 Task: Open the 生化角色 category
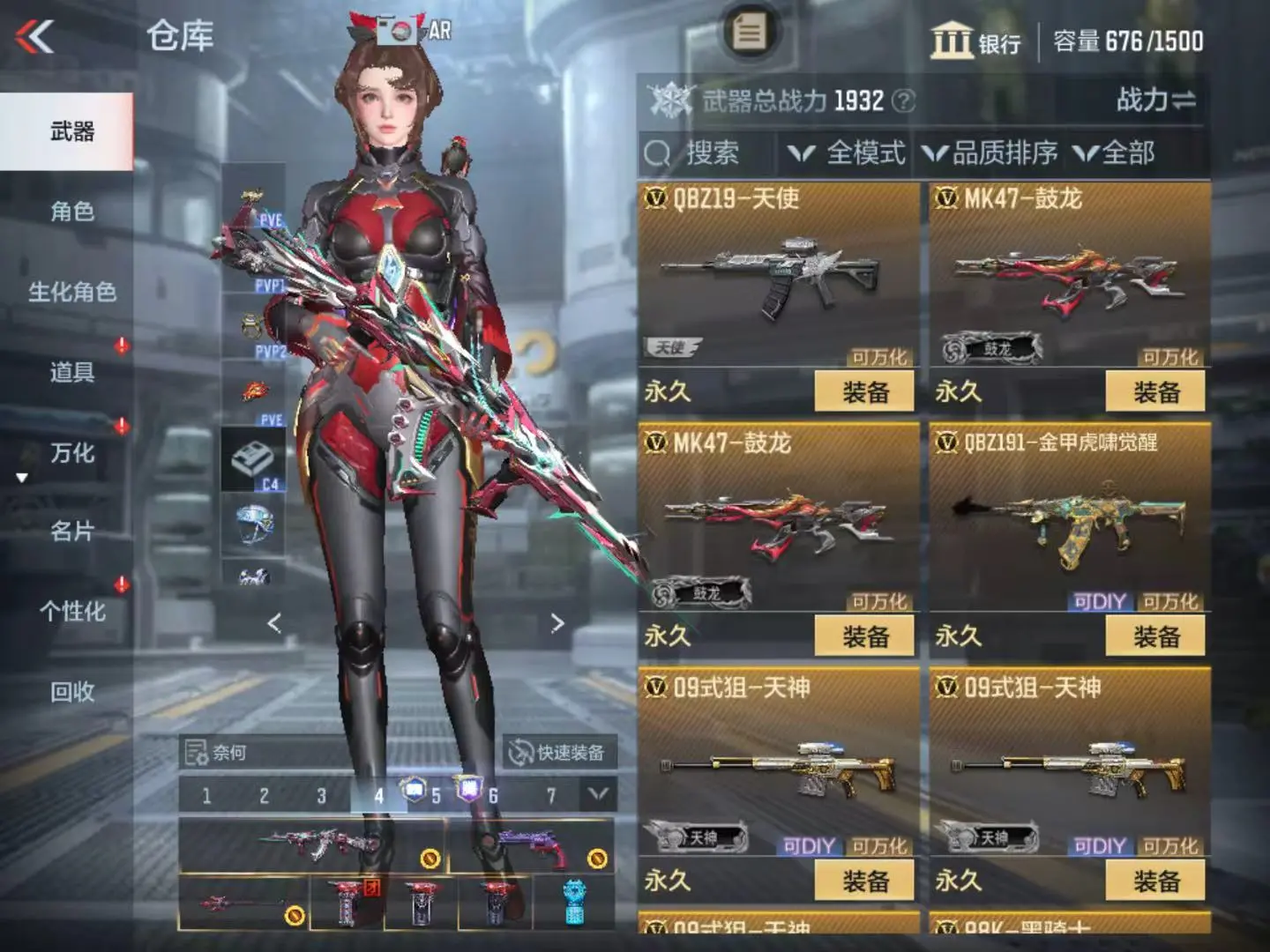(x=71, y=292)
